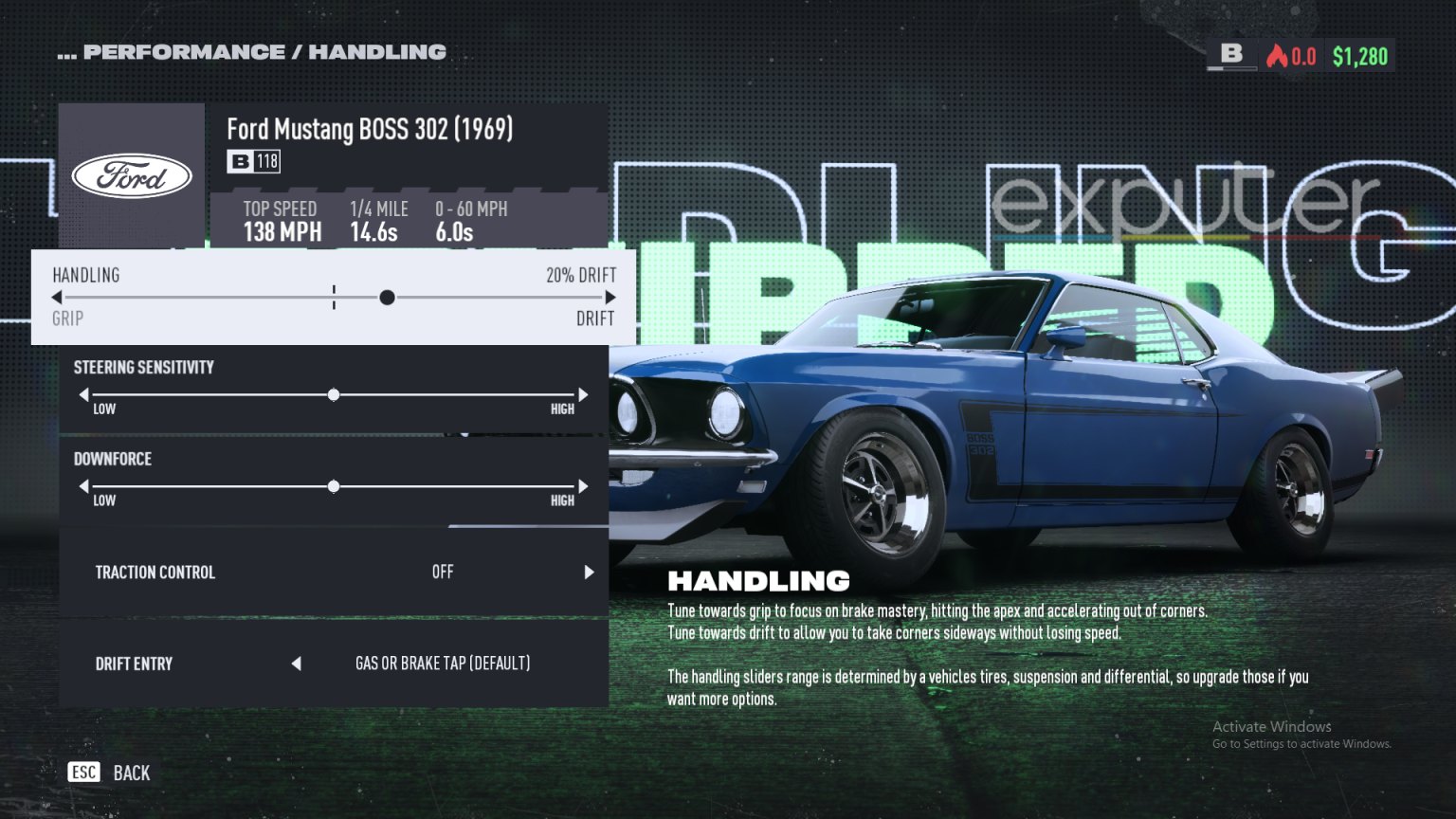Click the Ford oval logo
1456x819 pixels.
(x=131, y=175)
